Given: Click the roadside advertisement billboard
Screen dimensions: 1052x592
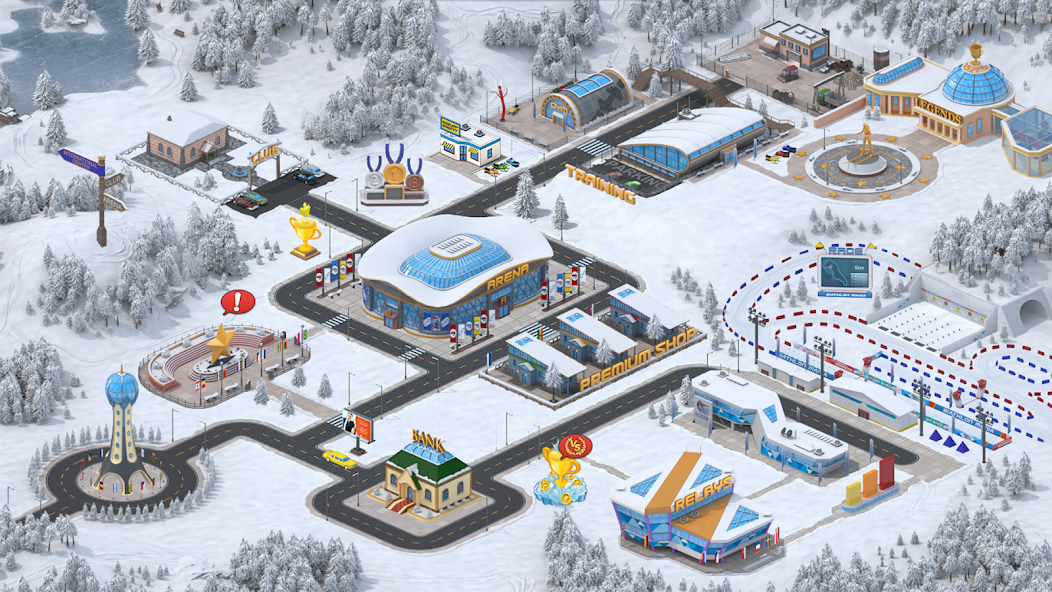Looking at the screenshot, I should 360,428.
